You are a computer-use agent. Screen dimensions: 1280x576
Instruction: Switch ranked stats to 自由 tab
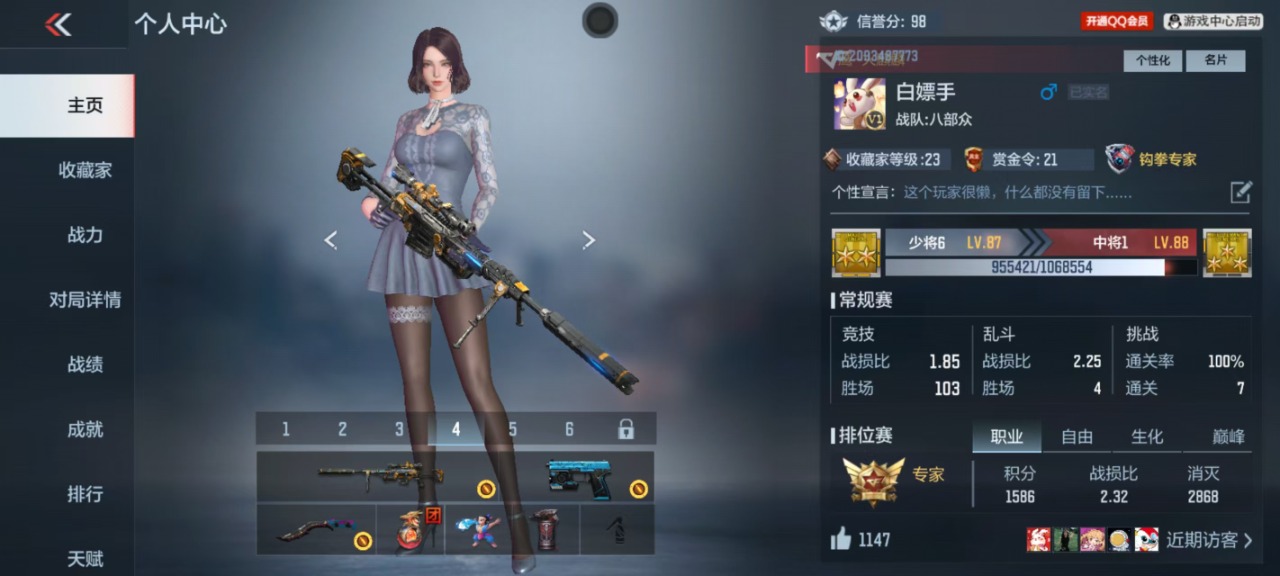tap(1077, 437)
